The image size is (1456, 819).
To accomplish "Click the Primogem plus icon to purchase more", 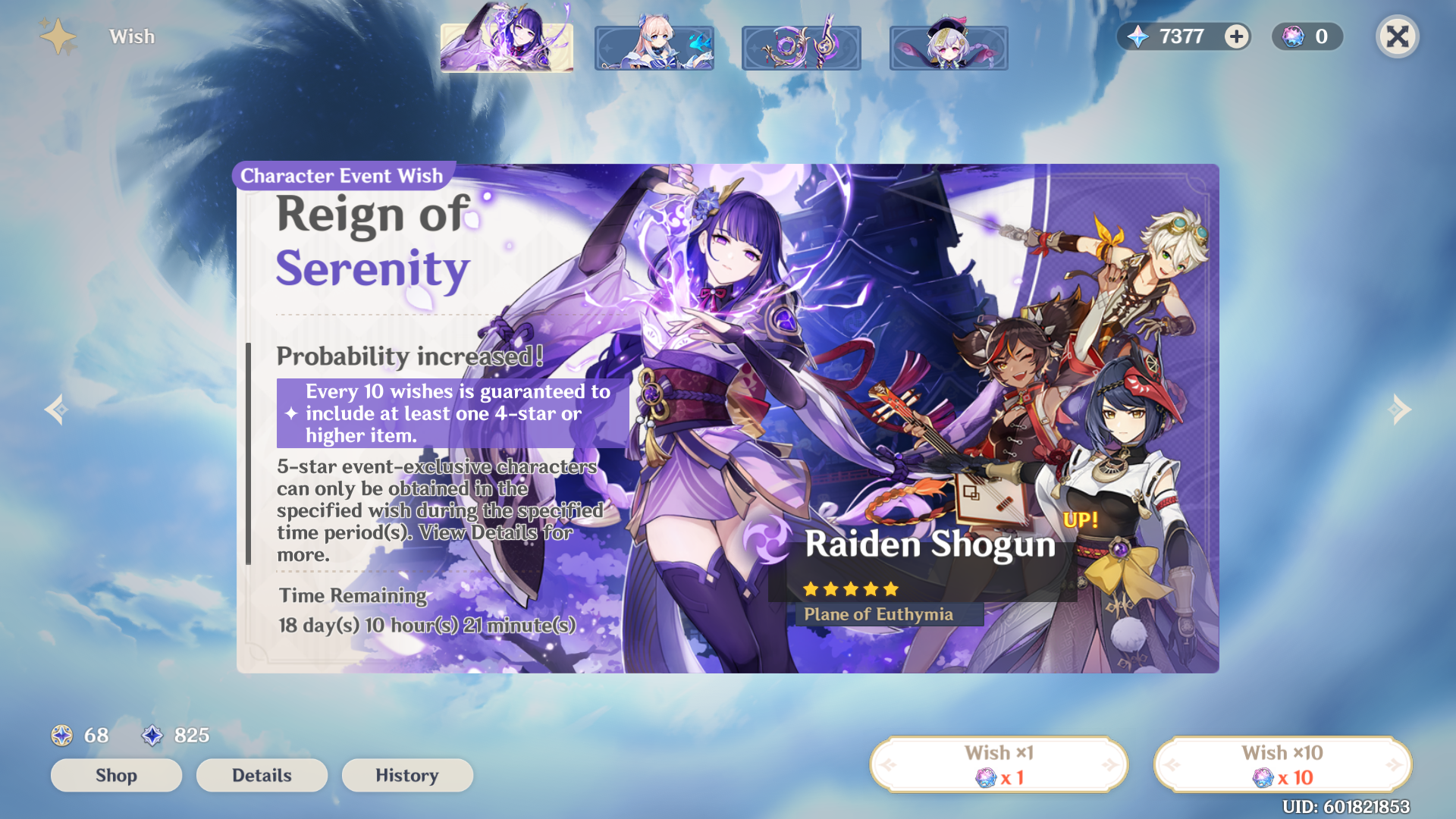I will 1235,36.
